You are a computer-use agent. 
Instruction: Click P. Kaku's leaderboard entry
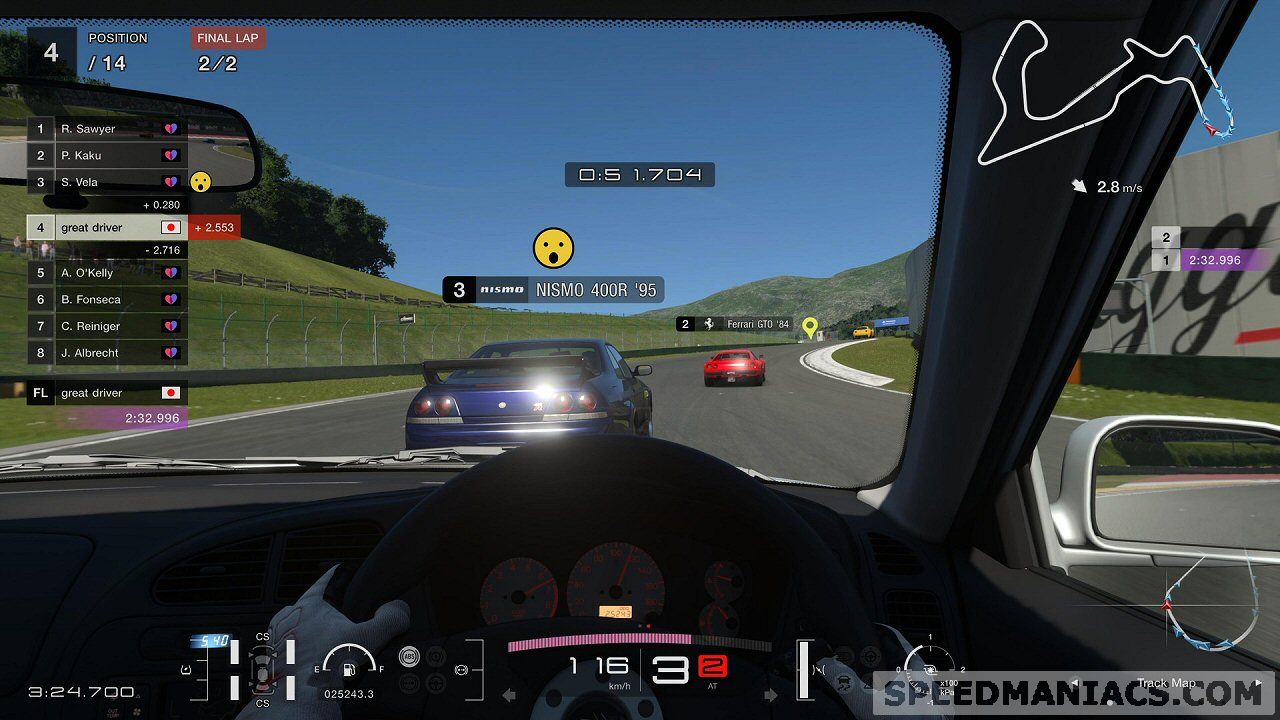click(x=107, y=156)
